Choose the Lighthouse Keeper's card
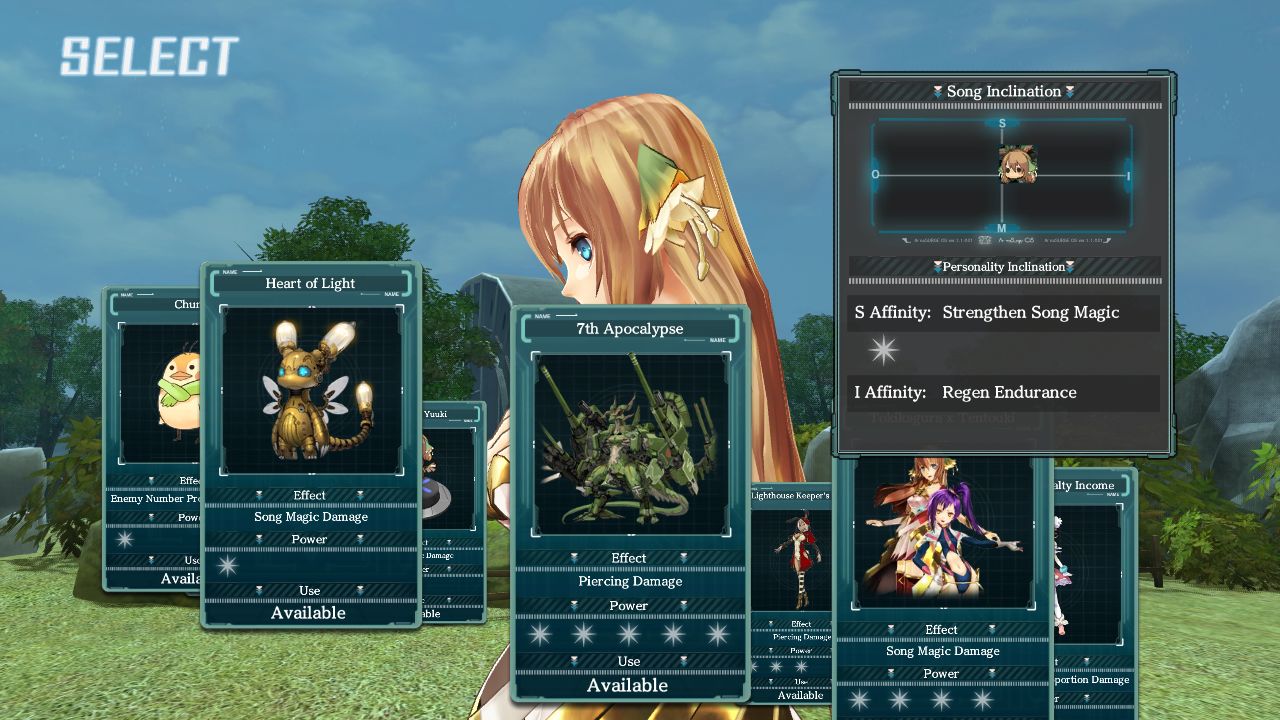The image size is (1280, 720). click(x=792, y=560)
